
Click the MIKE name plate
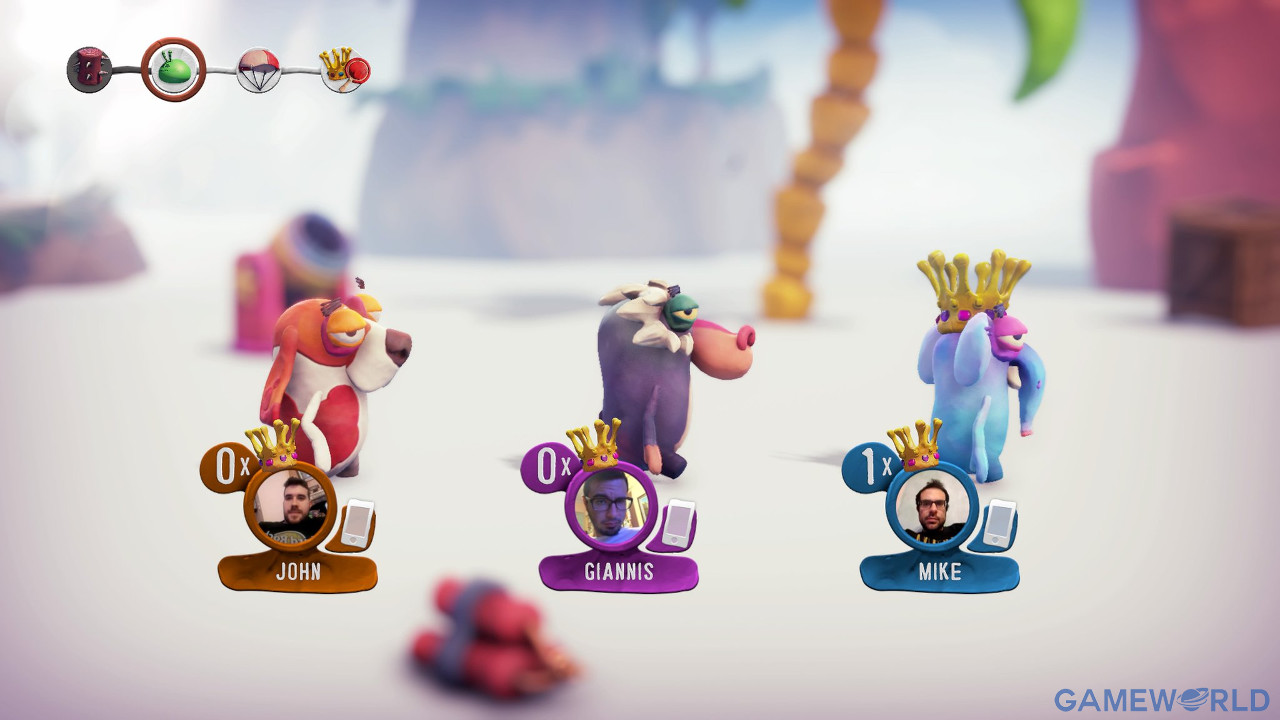940,572
